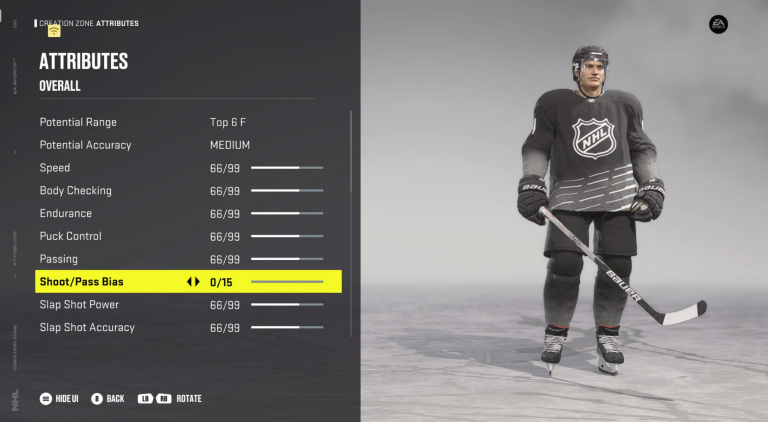The height and width of the screenshot is (422, 768).
Task: Select the Slap Shot Power attribute
Action: pyautogui.click(x=79, y=305)
